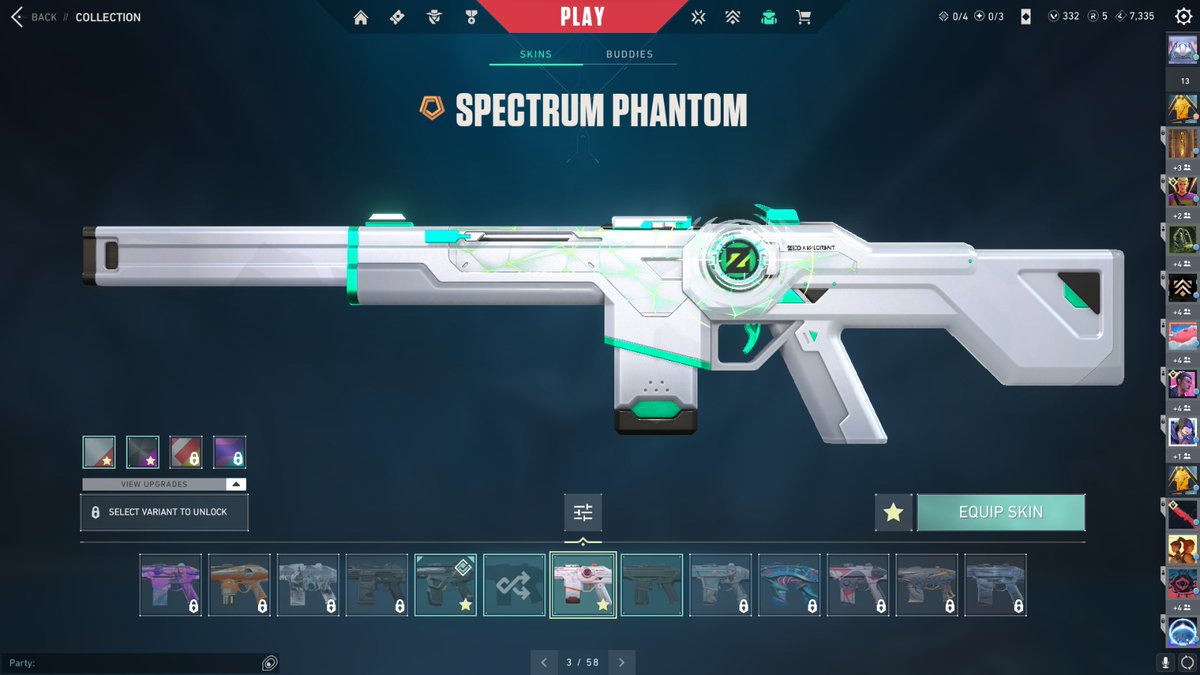The width and height of the screenshot is (1200, 675).
Task: Open the store cart icon
Action: click(x=803, y=17)
